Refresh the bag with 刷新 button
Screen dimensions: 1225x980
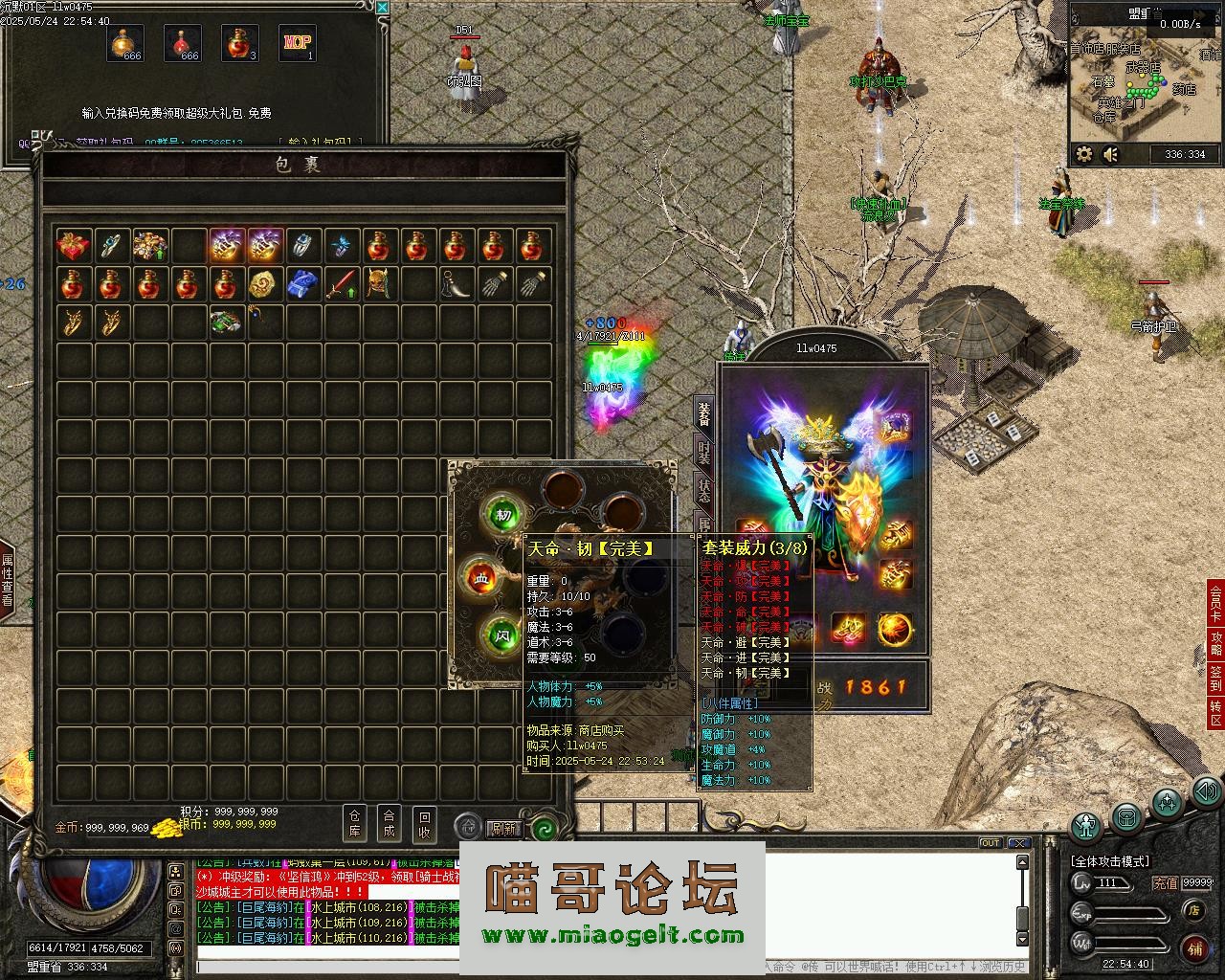pos(504,828)
